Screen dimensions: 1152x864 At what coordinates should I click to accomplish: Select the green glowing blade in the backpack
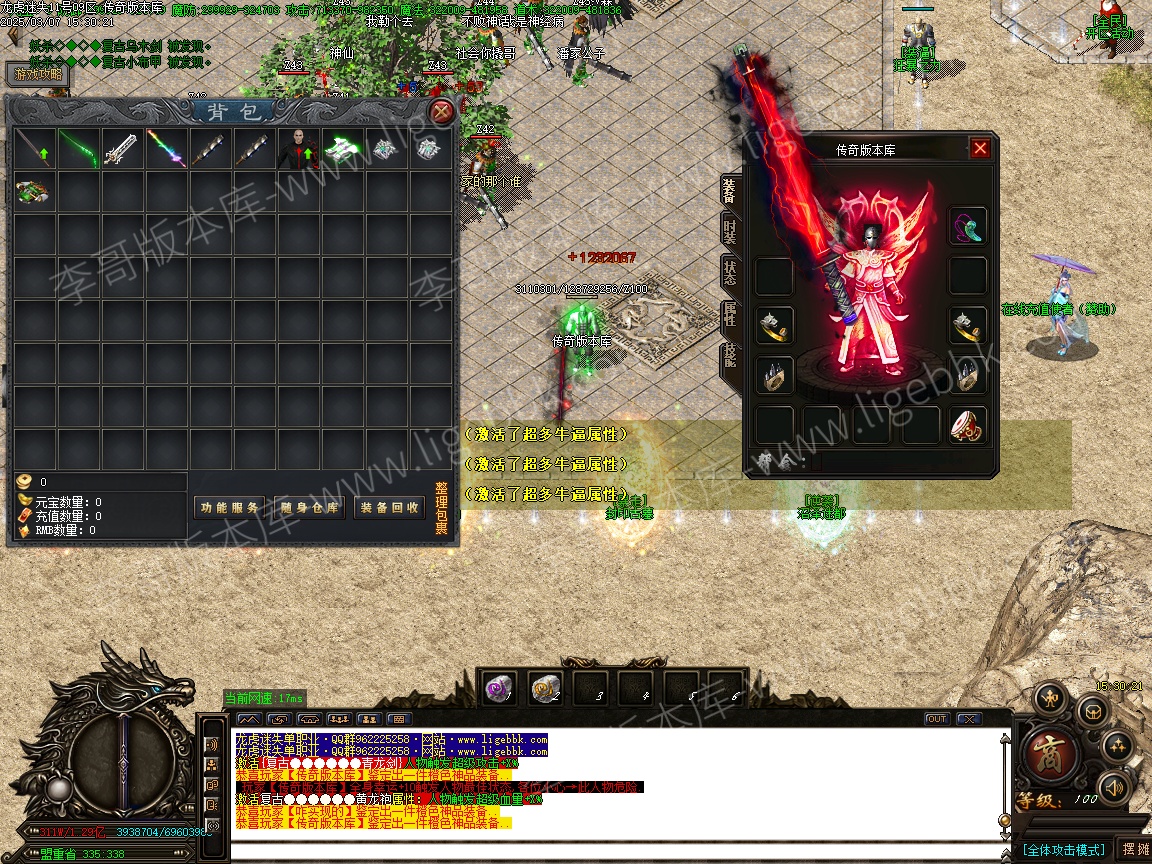tap(78, 148)
